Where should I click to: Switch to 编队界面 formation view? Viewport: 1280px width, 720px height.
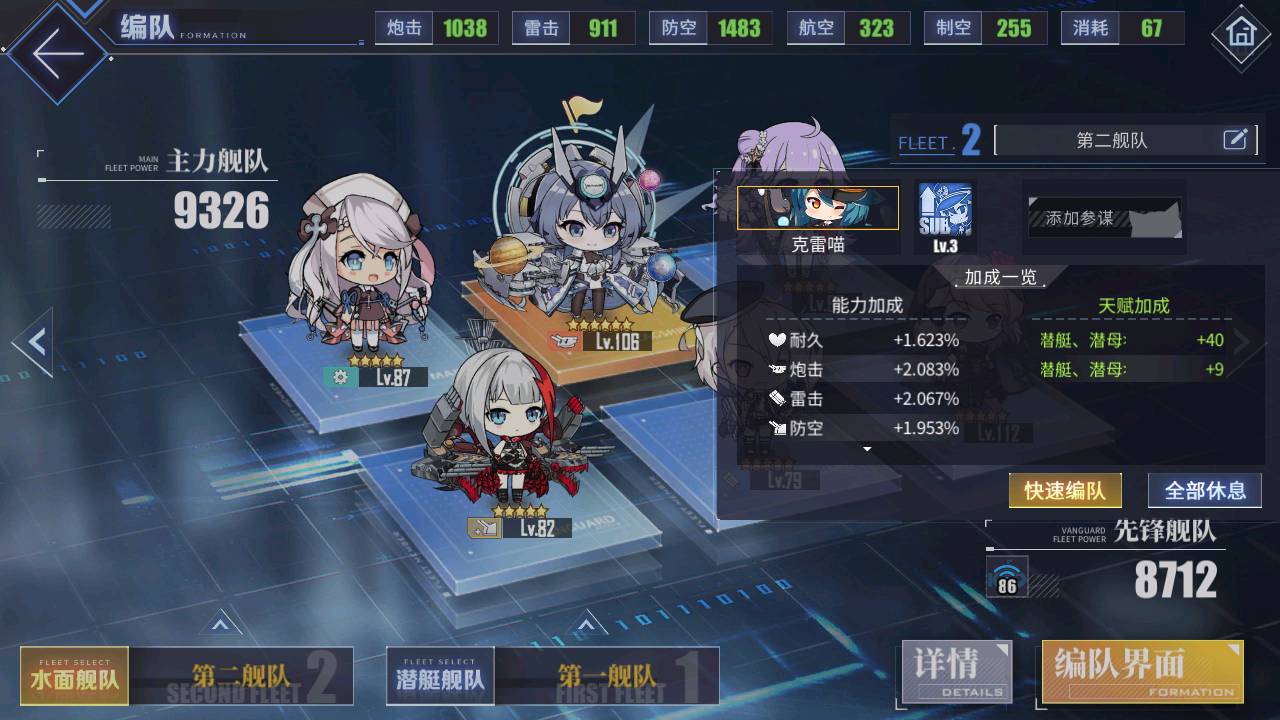point(1142,671)
